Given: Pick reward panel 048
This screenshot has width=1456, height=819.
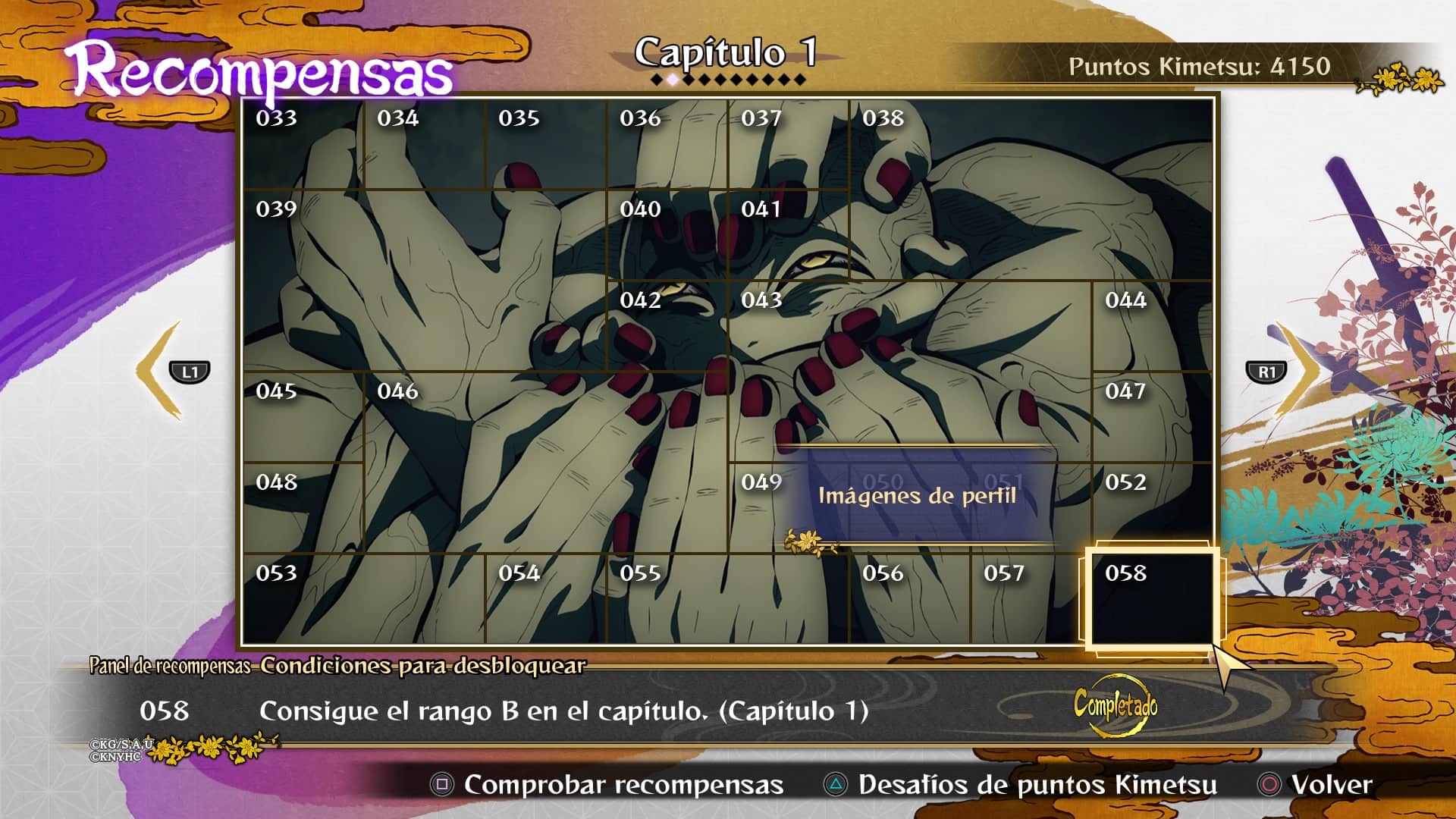Looking at the screenshot, I should point(303,507).
